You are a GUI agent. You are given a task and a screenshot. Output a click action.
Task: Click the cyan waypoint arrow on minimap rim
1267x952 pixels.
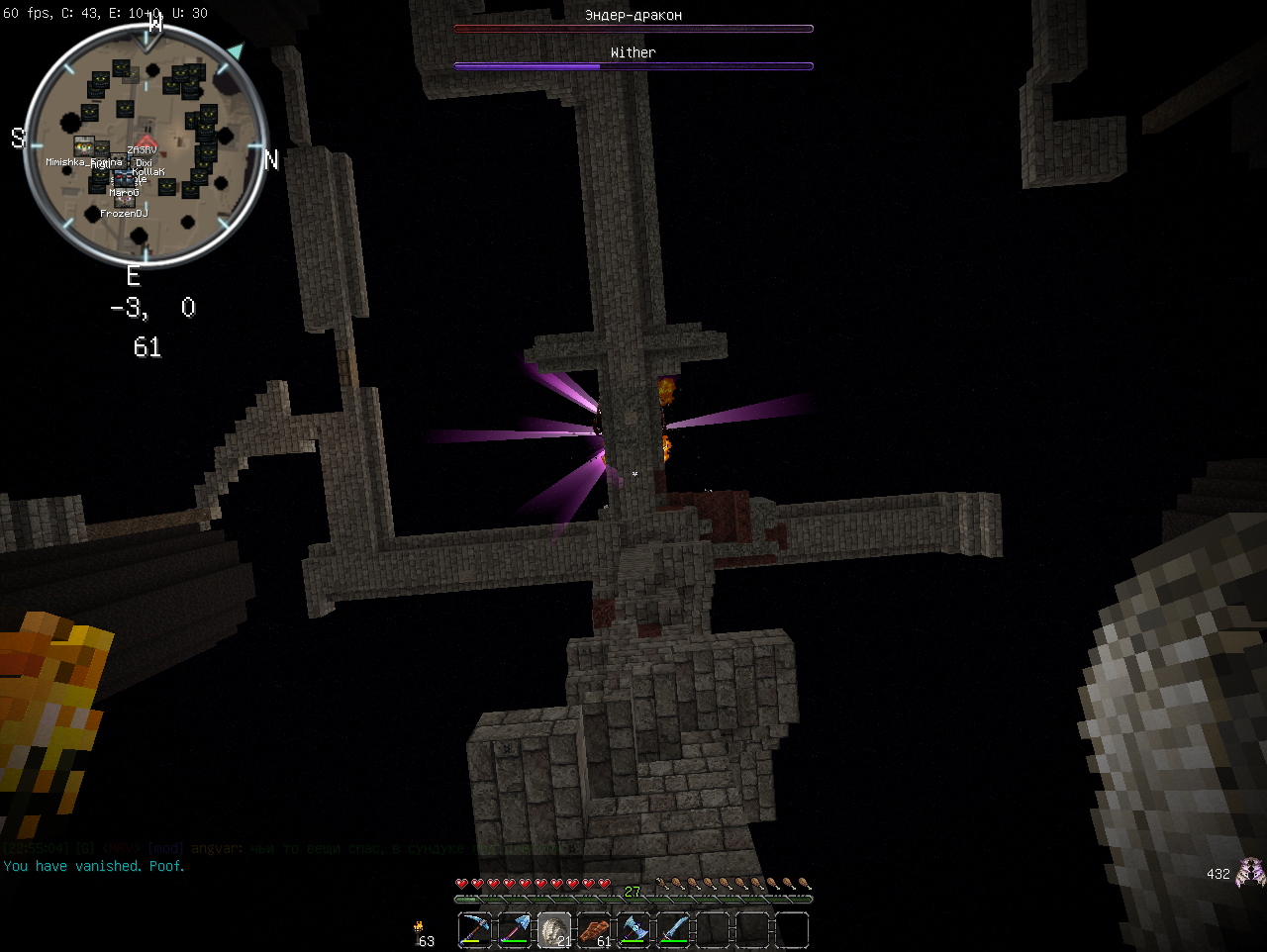pyautogui.click(x=235, y=49)
